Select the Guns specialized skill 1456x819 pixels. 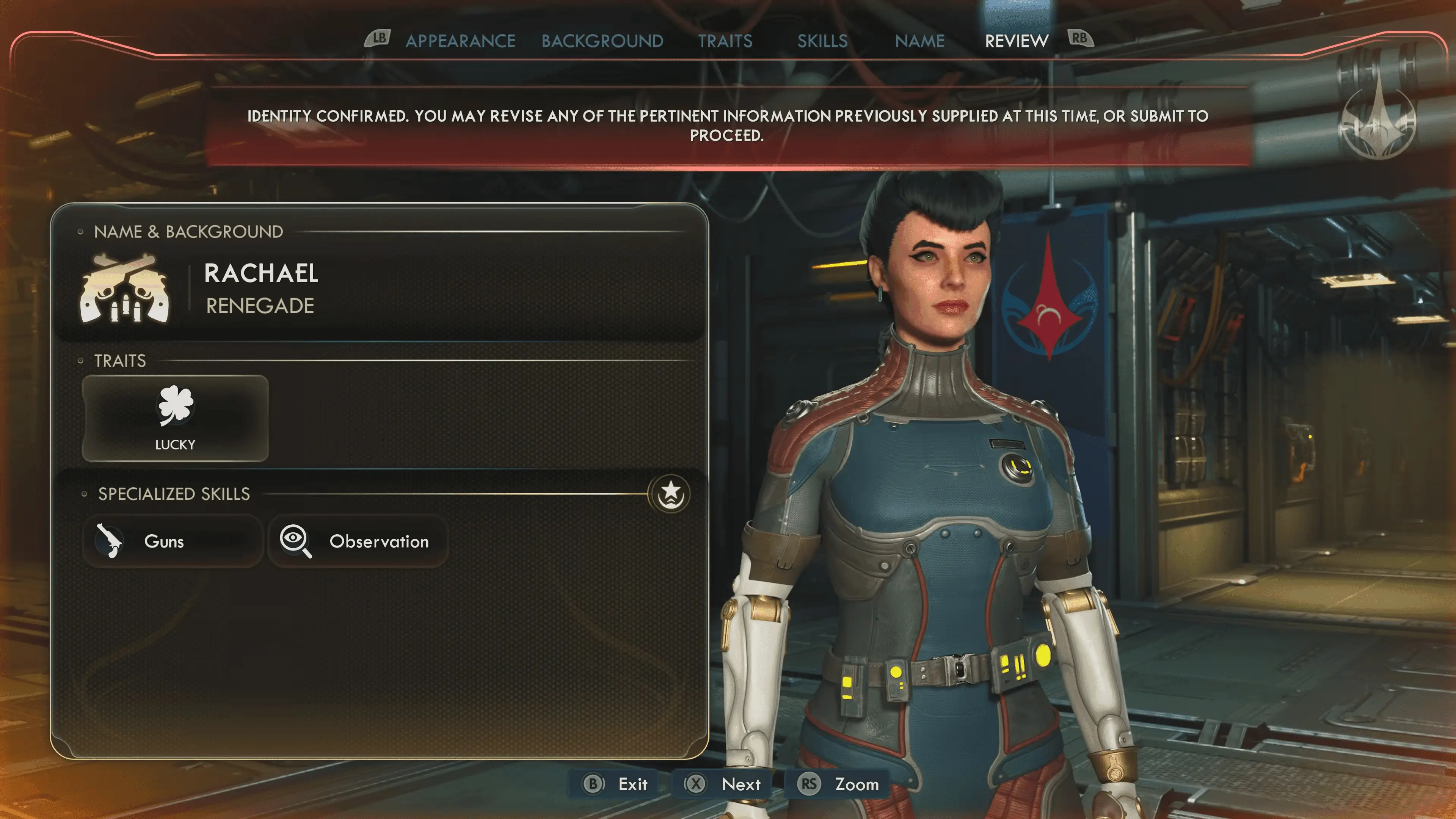tap(173, 541)
